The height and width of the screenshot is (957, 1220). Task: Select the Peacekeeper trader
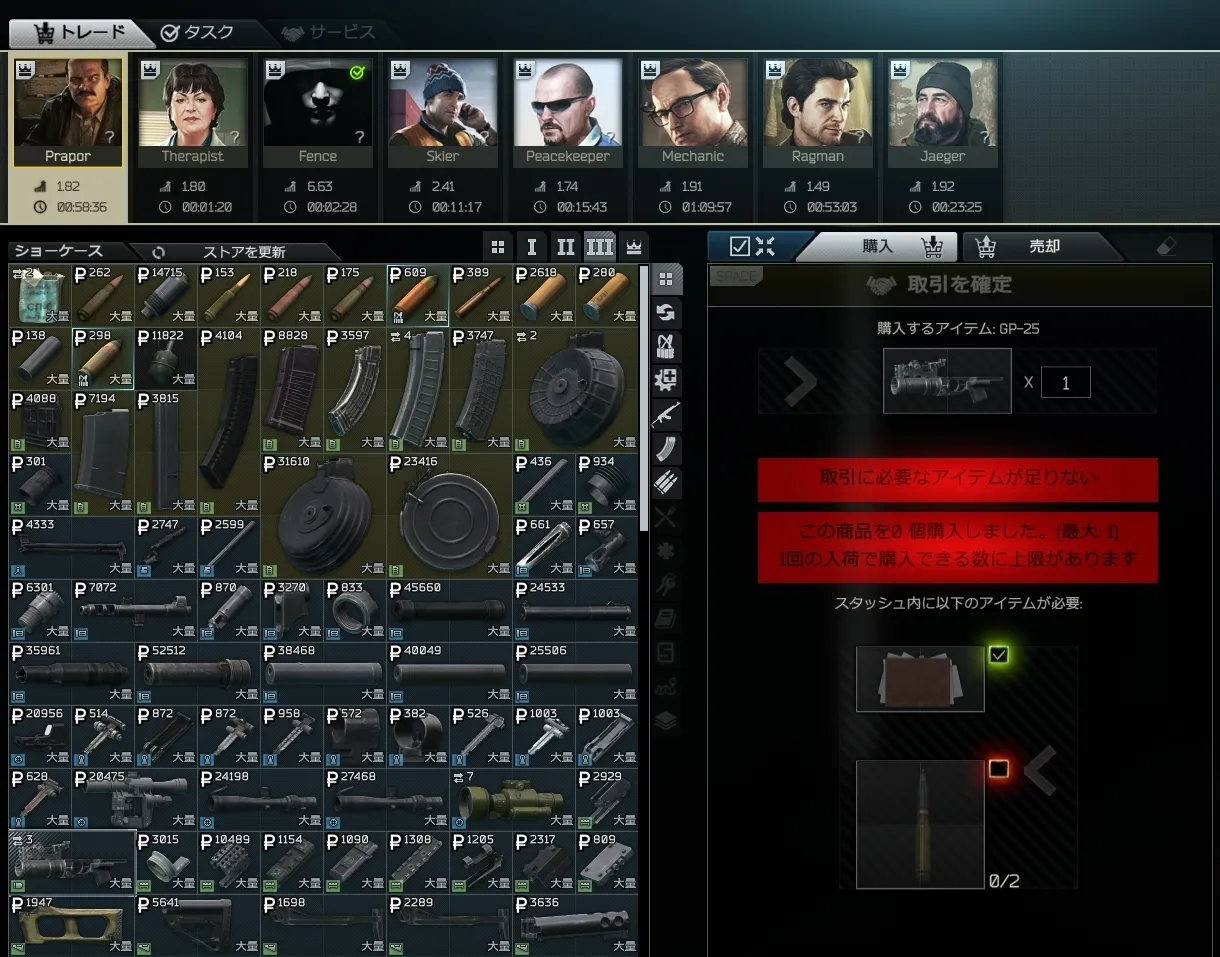pyautogui.click(x=567, y=112)
